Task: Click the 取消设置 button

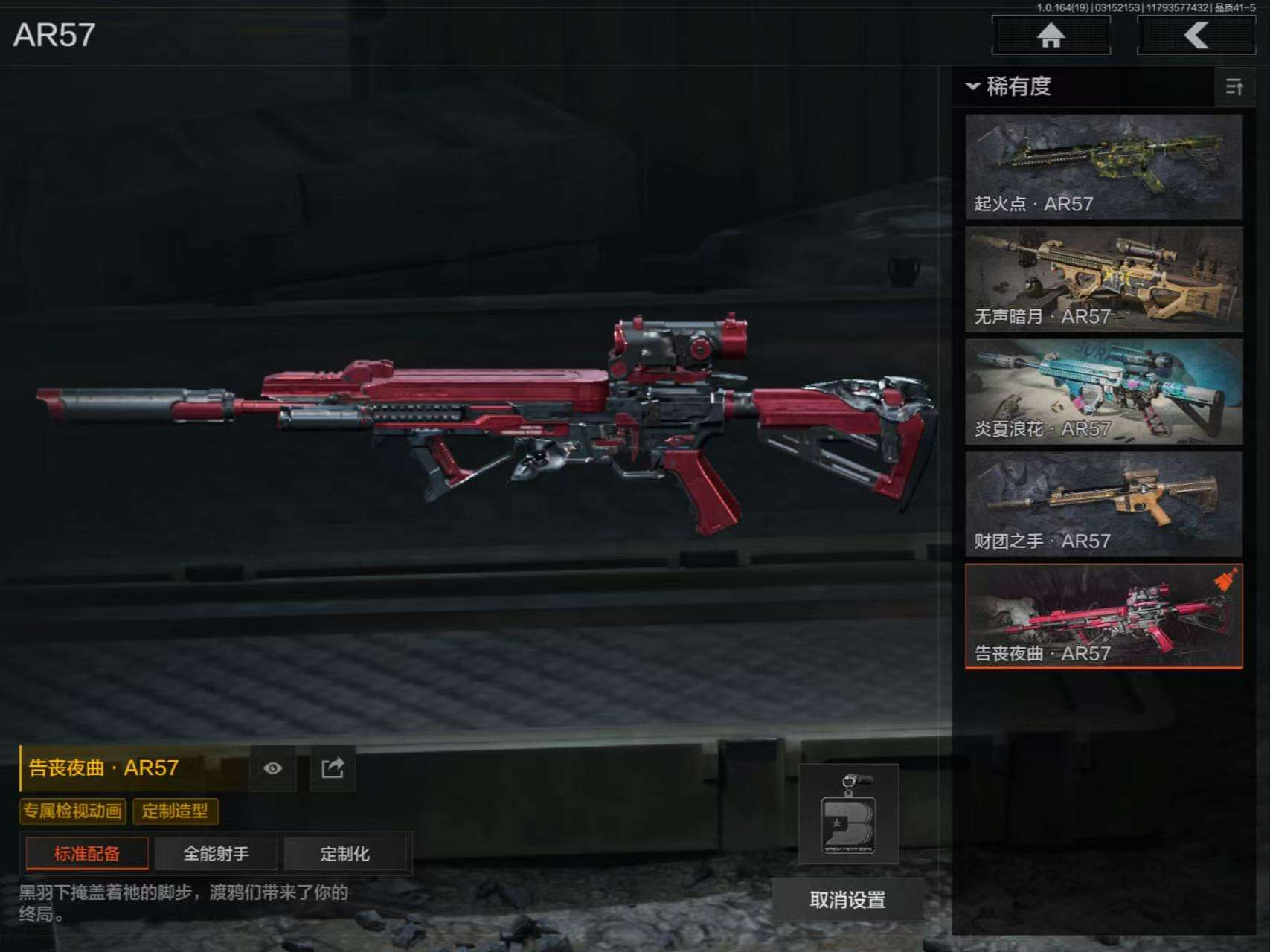Action: 847,901
